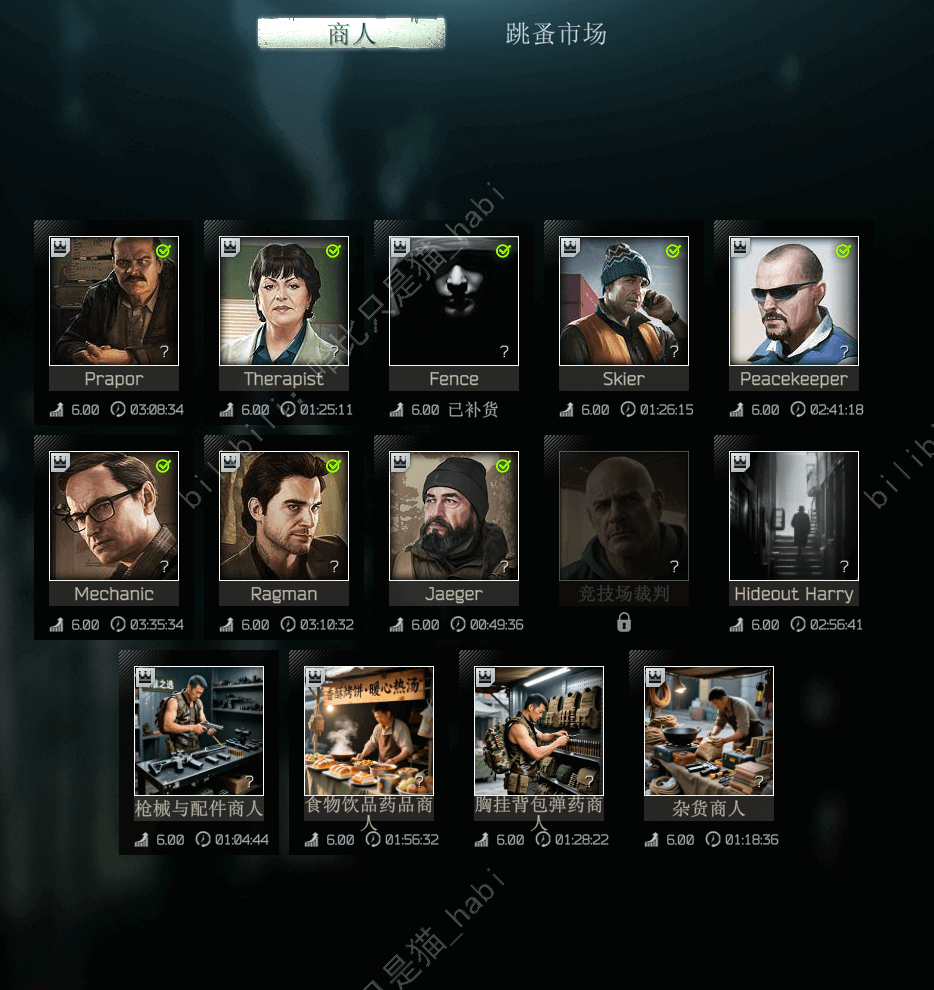Open the 跳蚤市场 tab
The height and width of the screenshot is (990, 934).
tap(556, 34)
